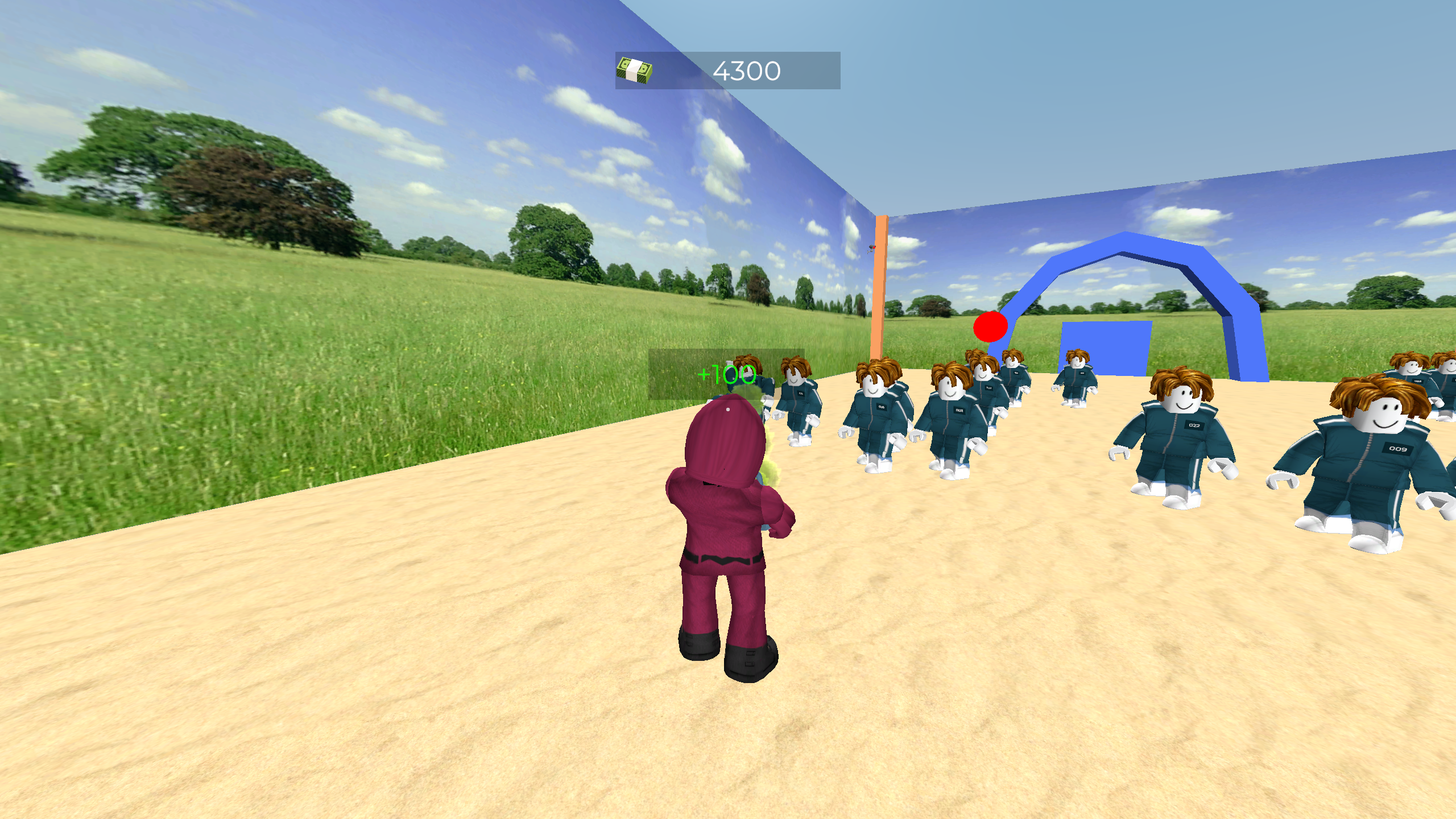Screen dimensions: 1456x819
Task: Click the number badge on NPC 022's chest
Action: (1194, 425)
